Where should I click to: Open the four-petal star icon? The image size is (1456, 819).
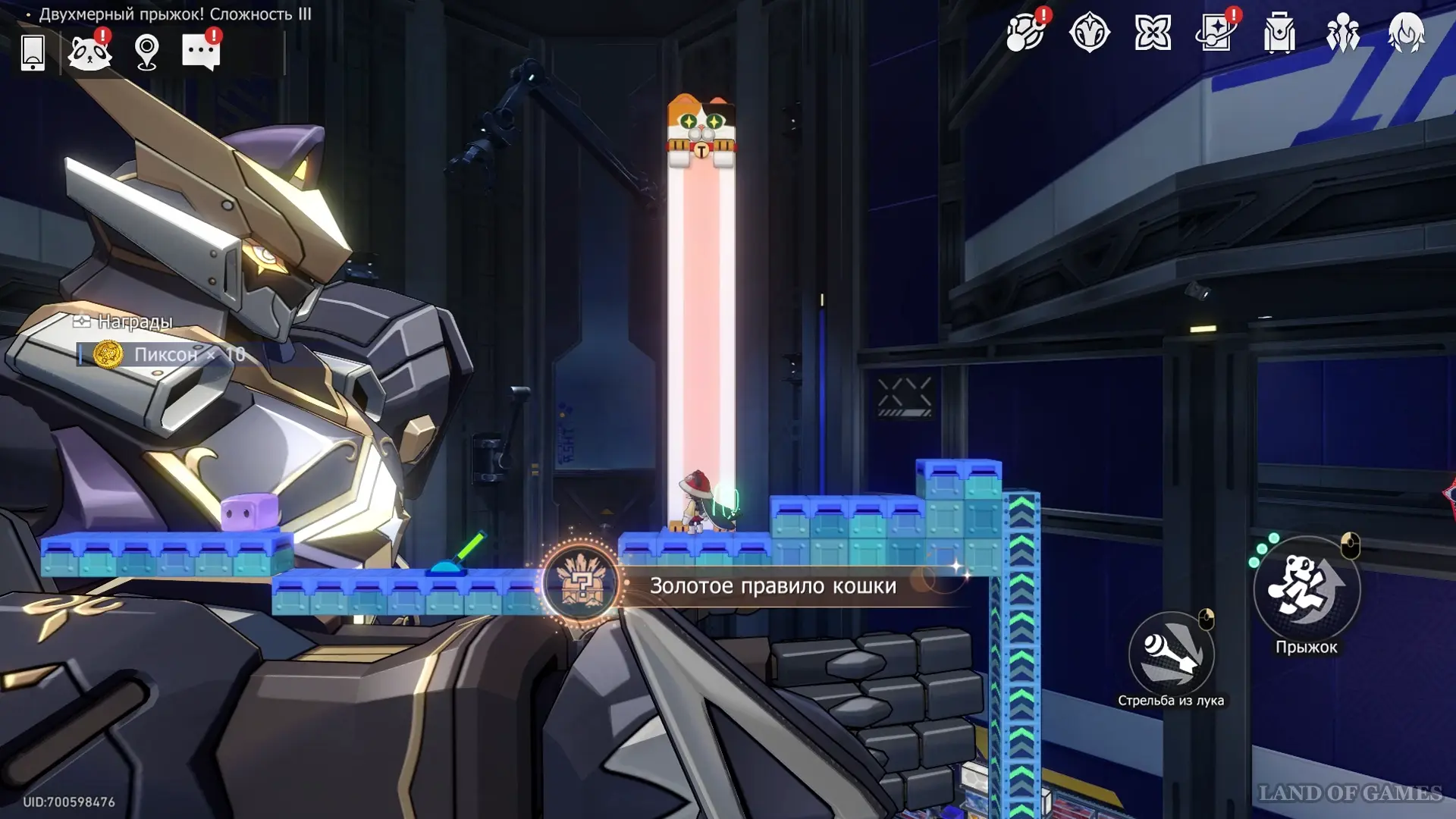tap(1153, 33)
